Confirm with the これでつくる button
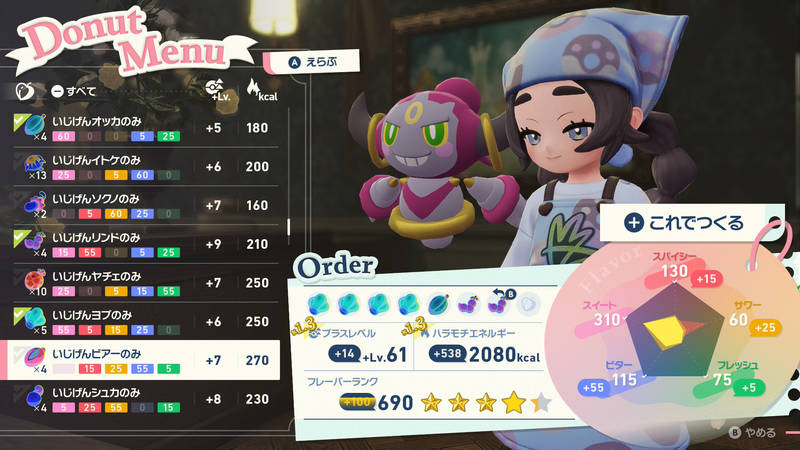800x450 pixels. (x=684, y=222)
